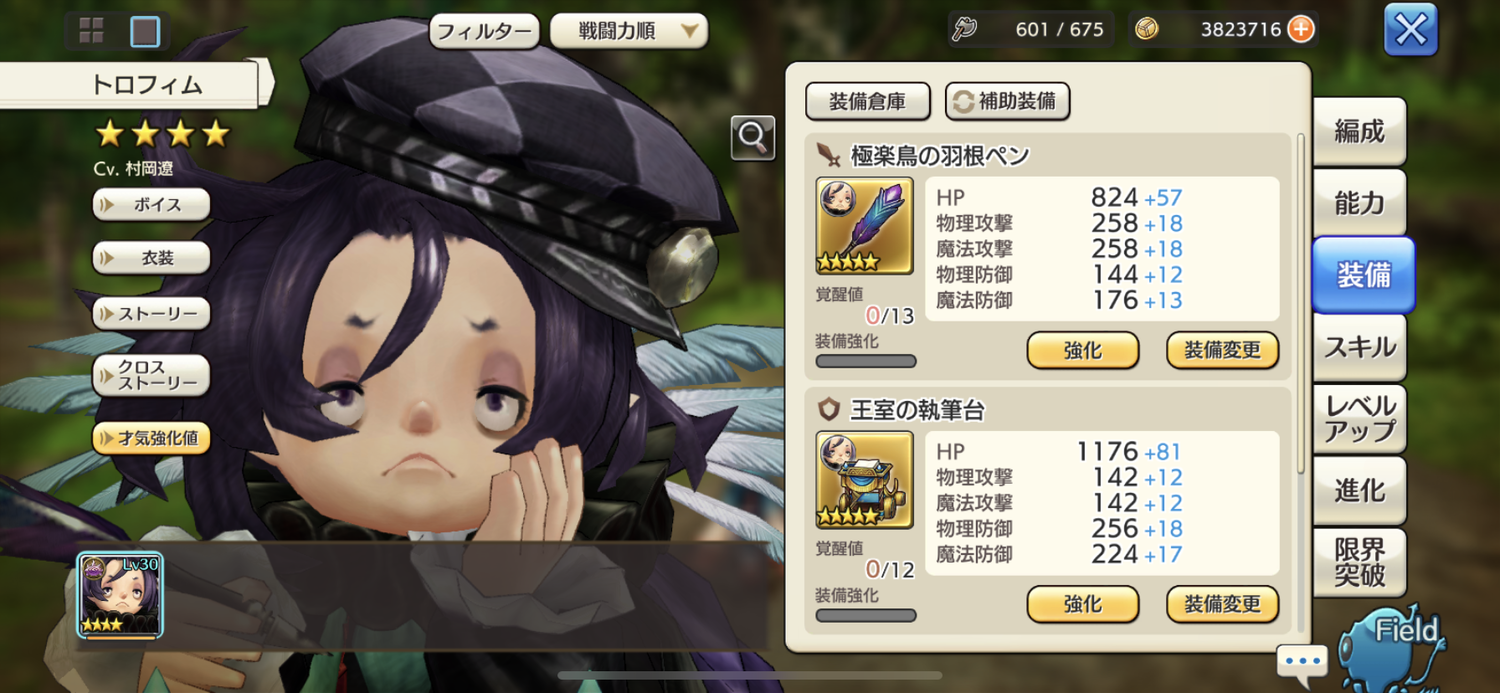1500x693 pixels.
Task: Open the 装備倉庫 equipment storage
Action: (867, 101)
